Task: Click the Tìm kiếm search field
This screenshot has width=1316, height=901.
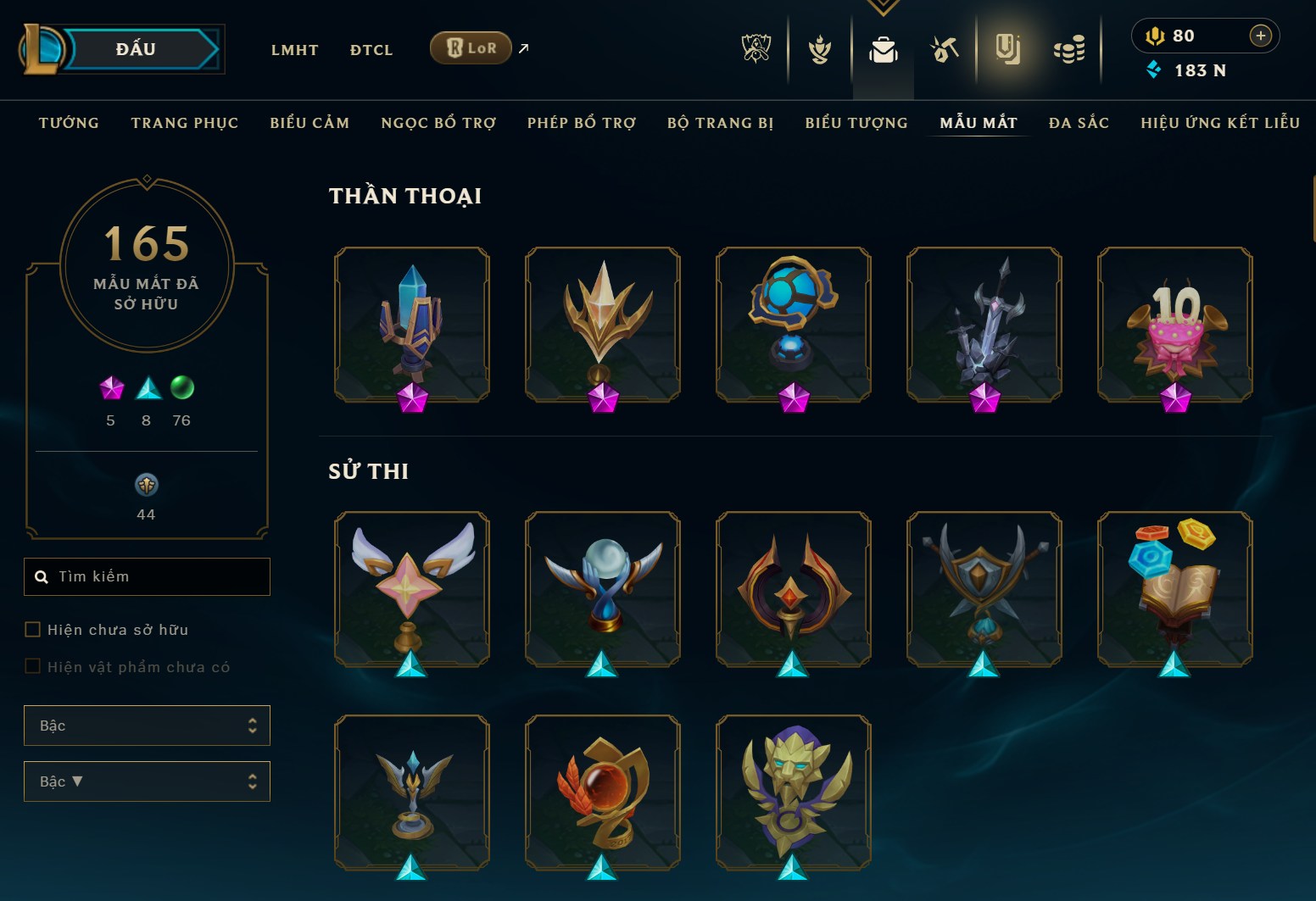Action: pyautogui.click(x=147, y=576)
